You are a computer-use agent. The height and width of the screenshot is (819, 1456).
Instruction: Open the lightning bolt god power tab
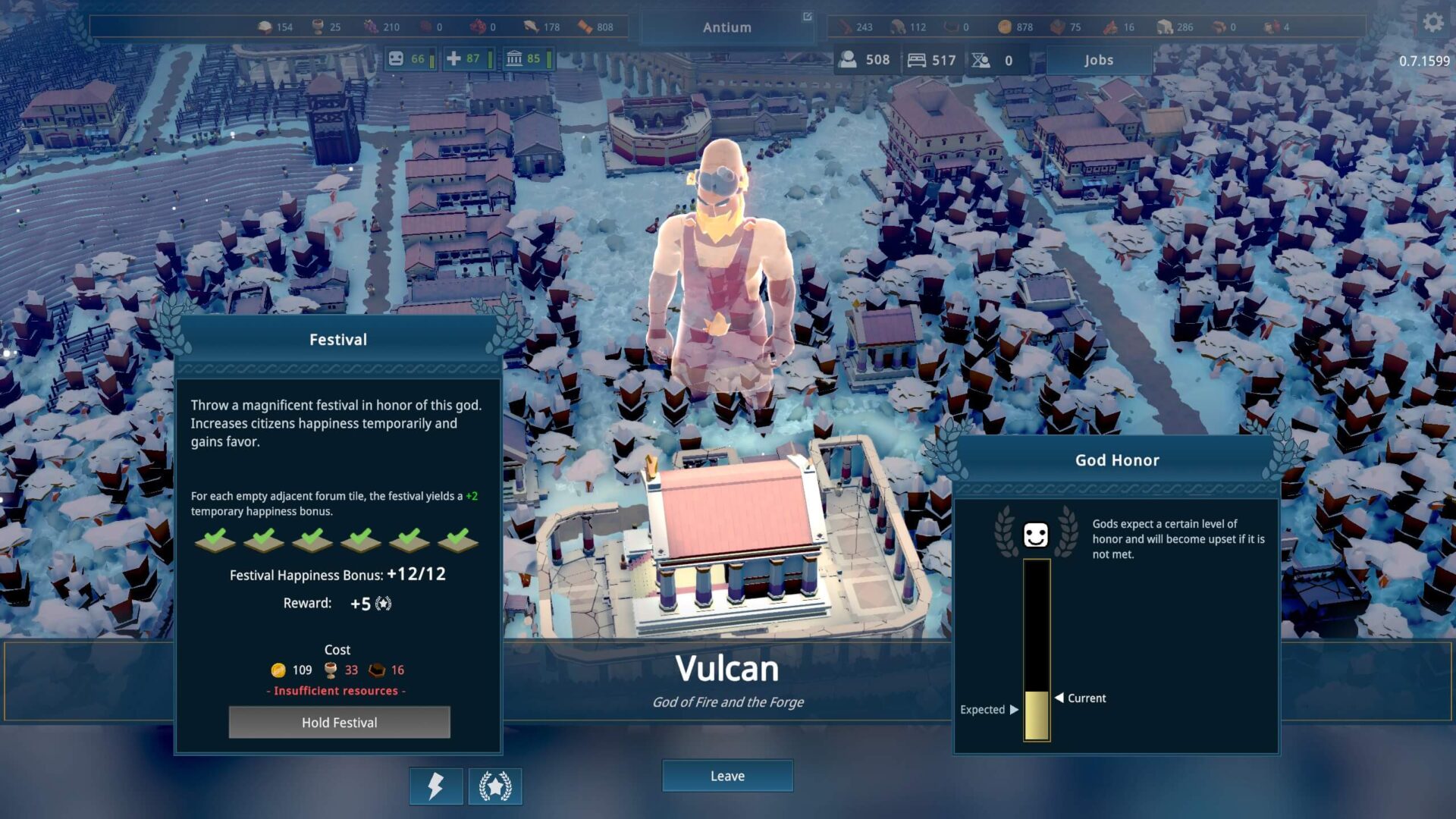point(435,786)
